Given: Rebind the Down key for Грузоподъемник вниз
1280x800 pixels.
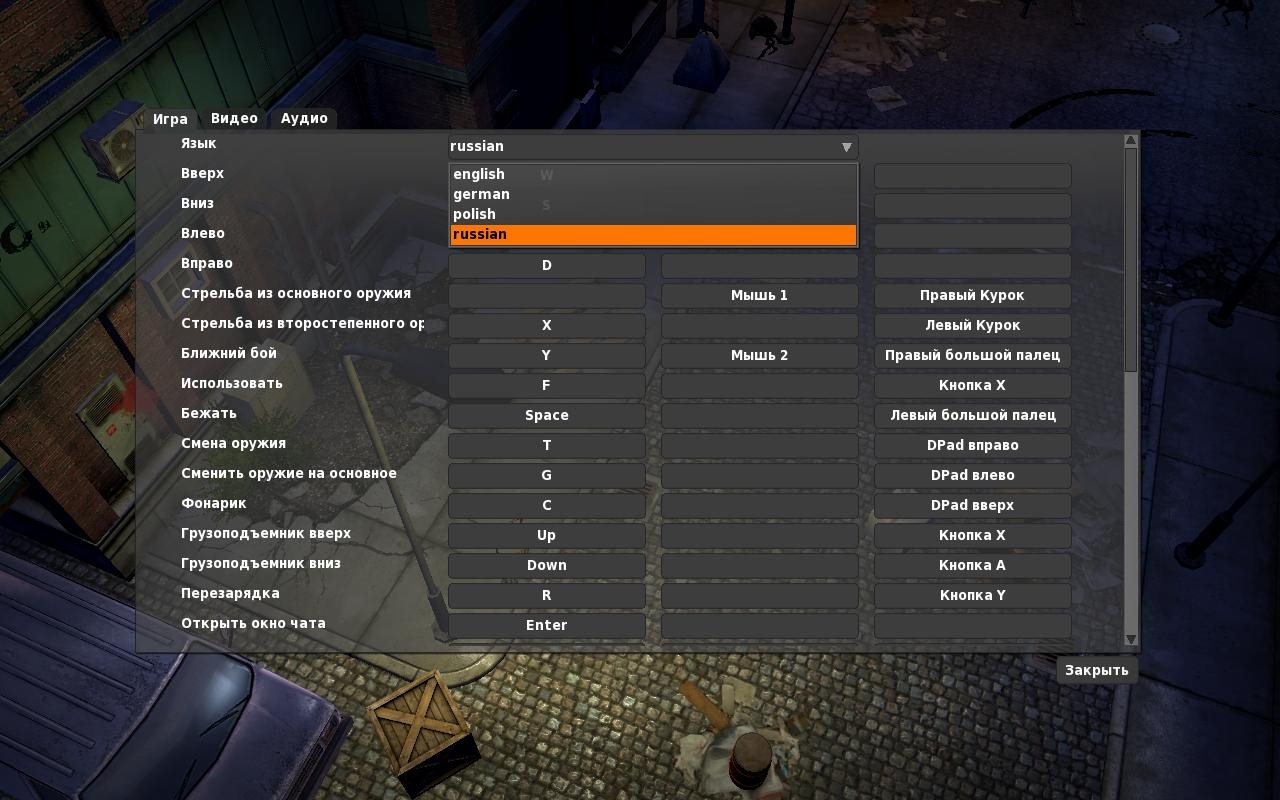Looking at the screenshot, I should click(546, 565).
